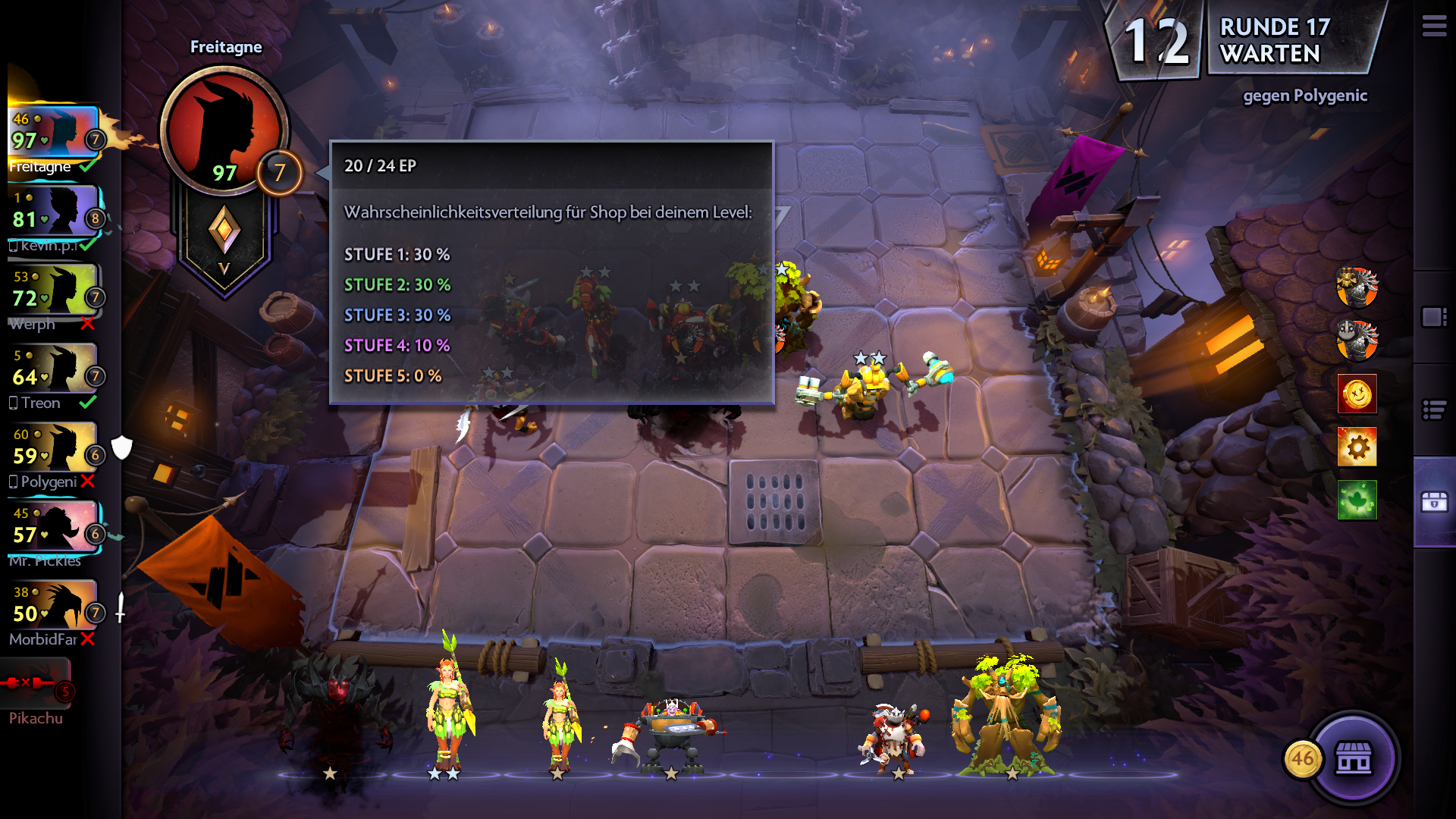Select the green leaf item

pos(1357,500)
